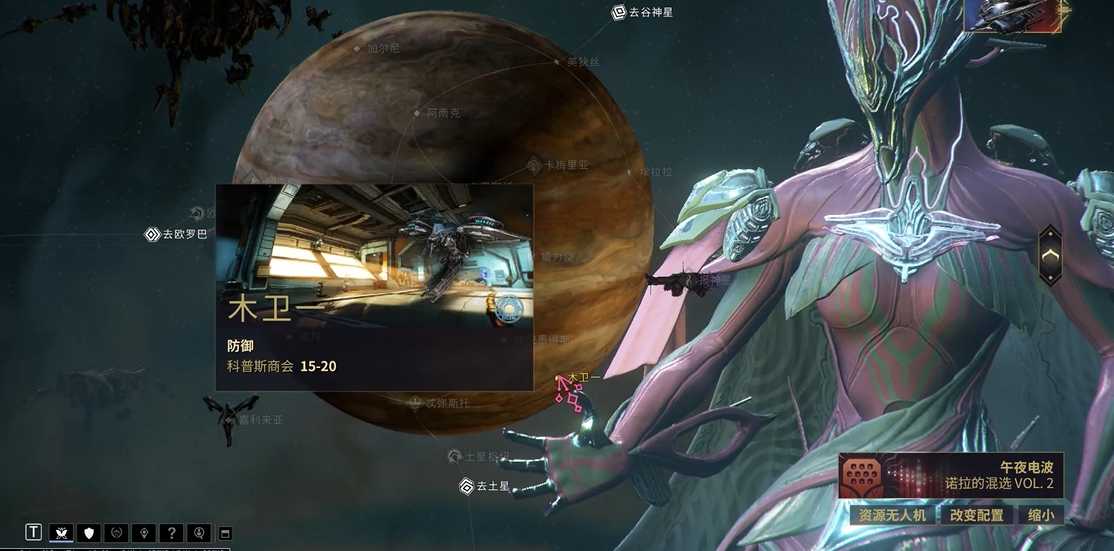Toggle the T text icon in bottom toolbar

click(34, 532)
